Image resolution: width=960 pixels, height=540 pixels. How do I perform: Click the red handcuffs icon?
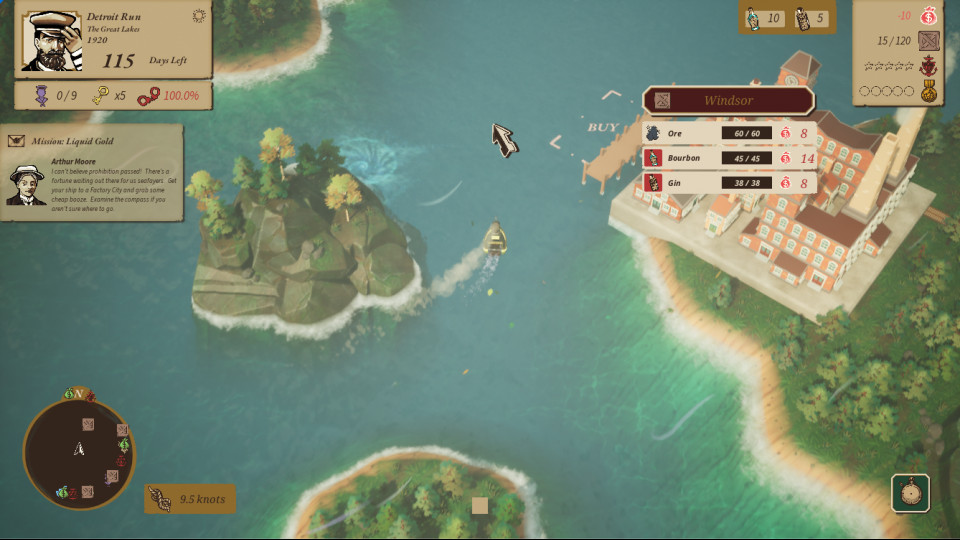[x=148, y=96]
